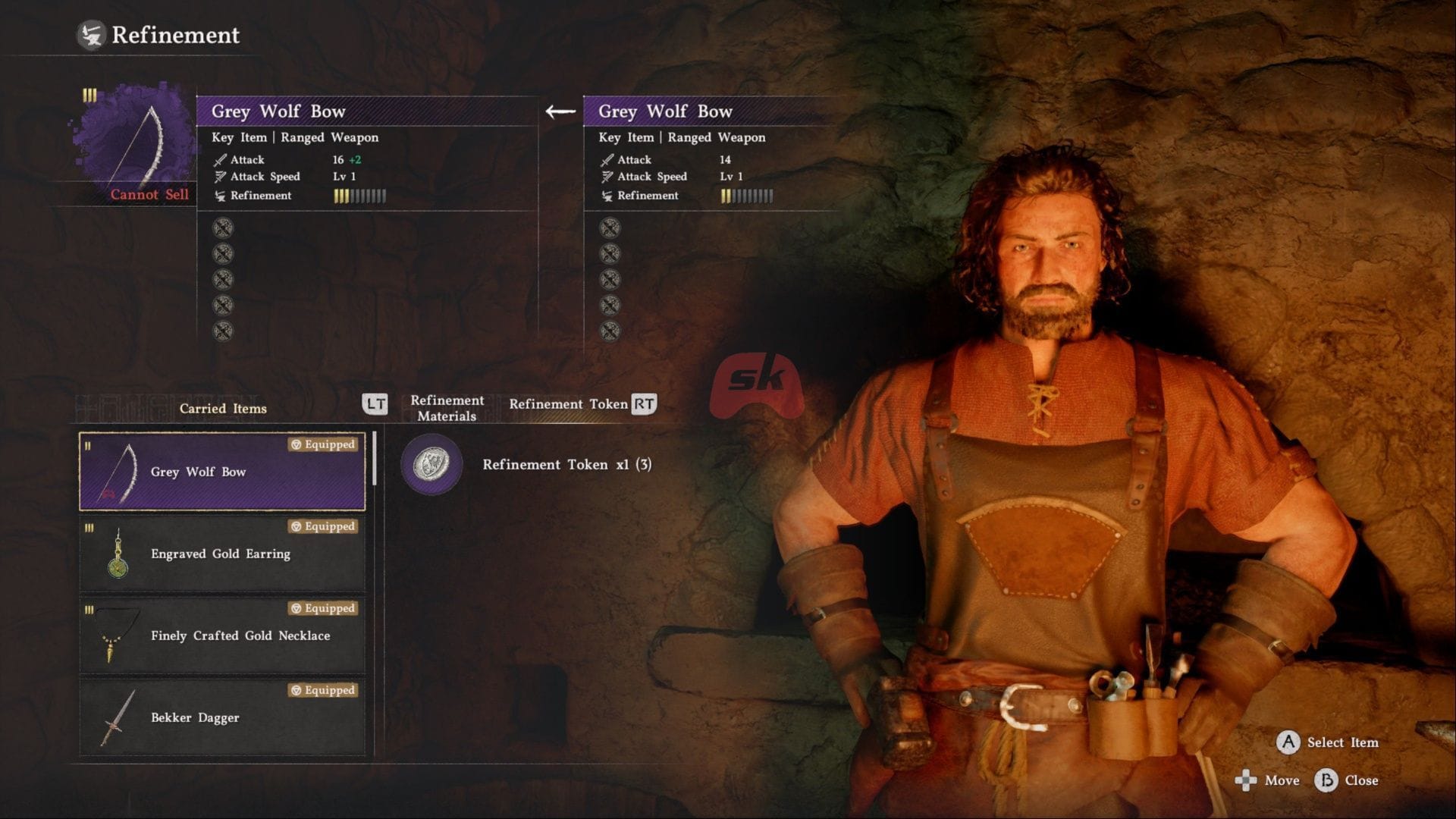
Task: Select the Finely Crafted Gold Necklace row
Action: (222, 635)
